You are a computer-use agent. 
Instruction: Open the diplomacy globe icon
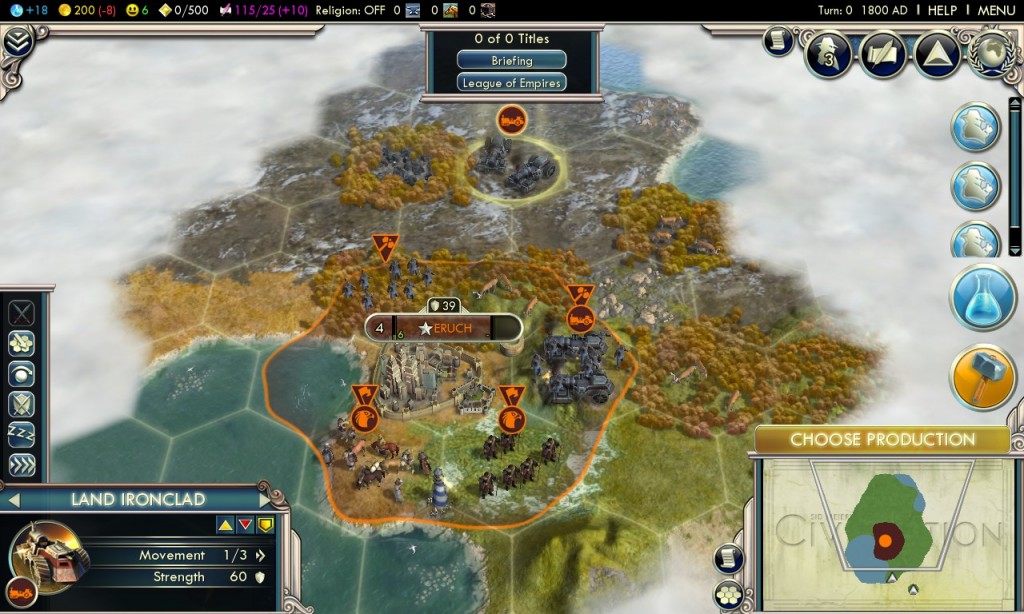(993, 54)
